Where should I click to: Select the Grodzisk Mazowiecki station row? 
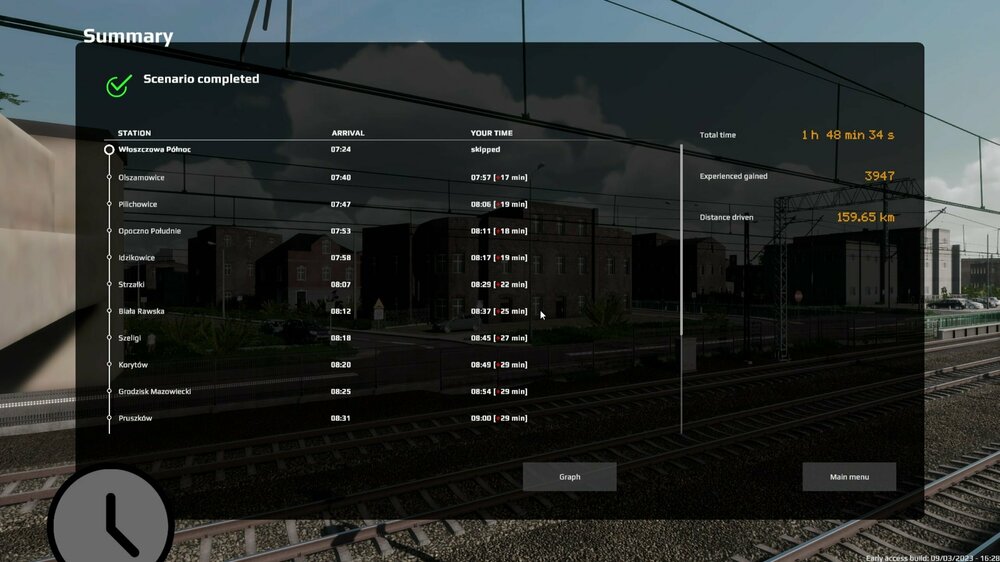[x=154, y=391]
